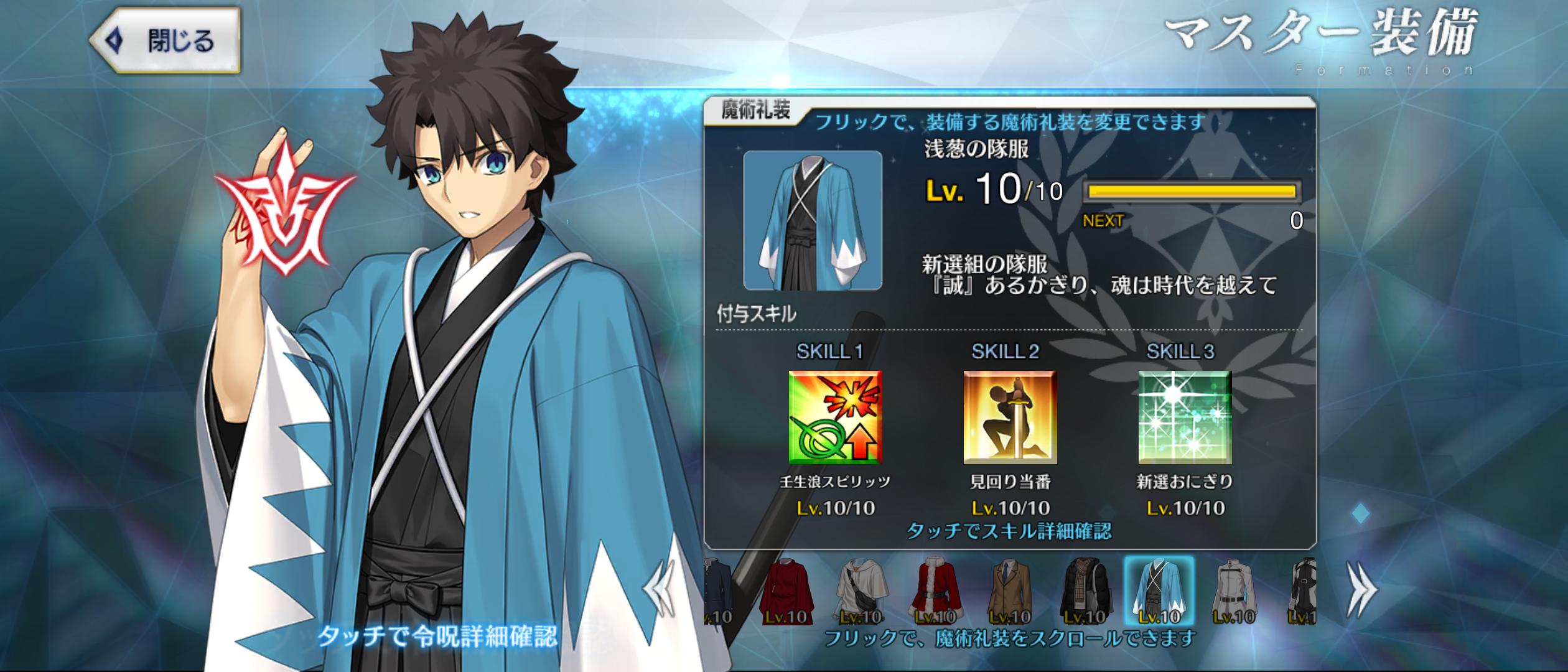
Task: View the 新選おにぎり skill details
Action: (x=1185, y=418)
